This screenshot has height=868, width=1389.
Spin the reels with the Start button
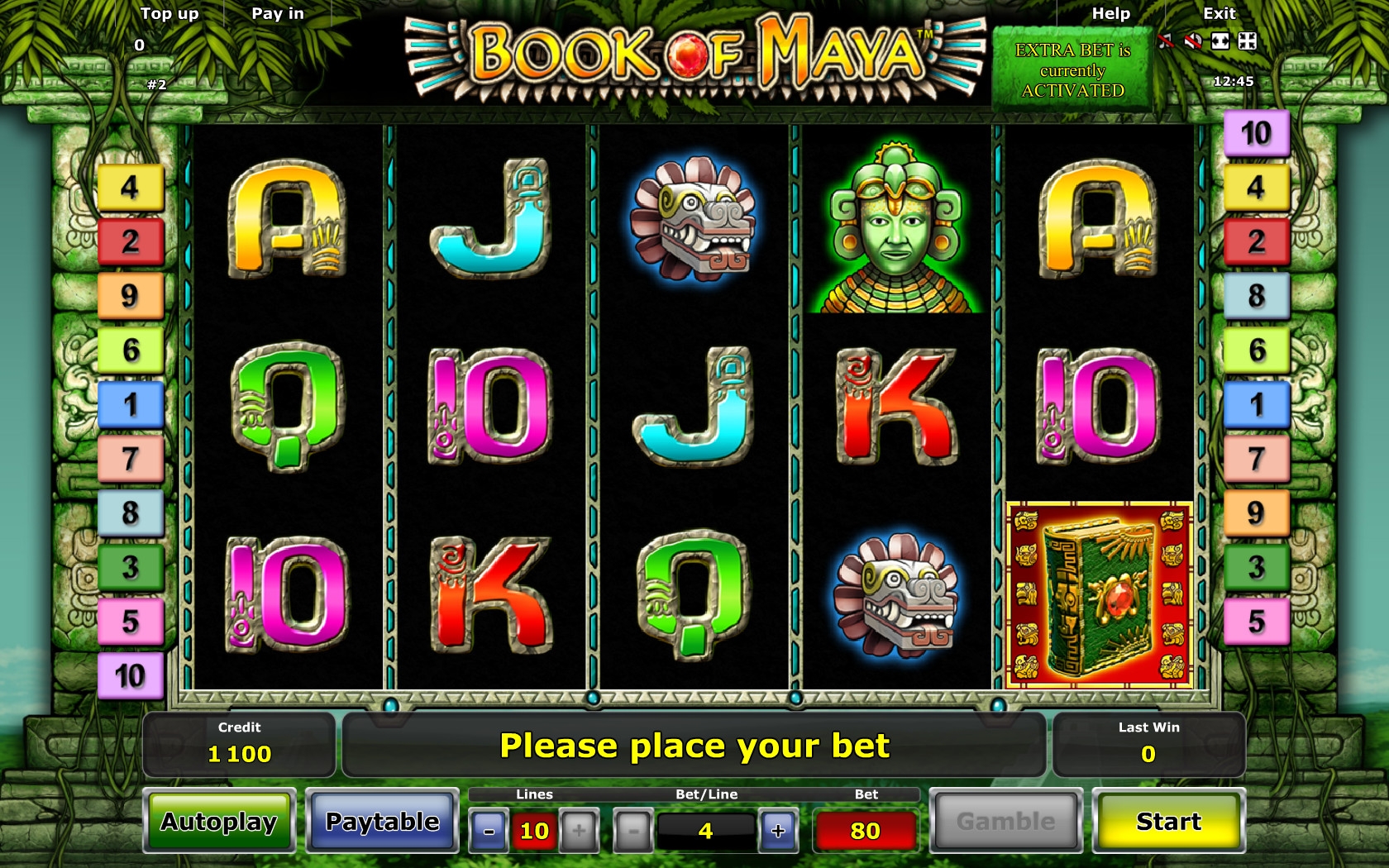[1168, 821]
